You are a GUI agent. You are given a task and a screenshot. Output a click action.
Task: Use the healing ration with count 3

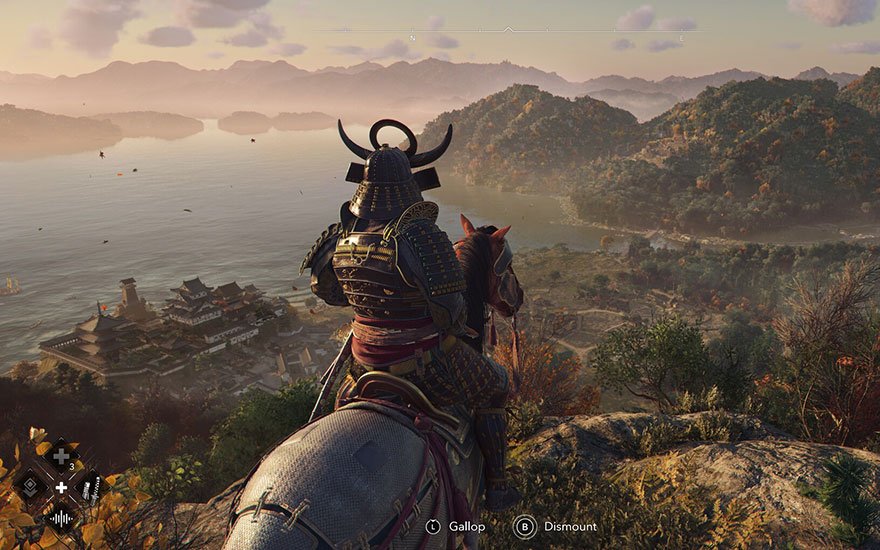[61, 457]
